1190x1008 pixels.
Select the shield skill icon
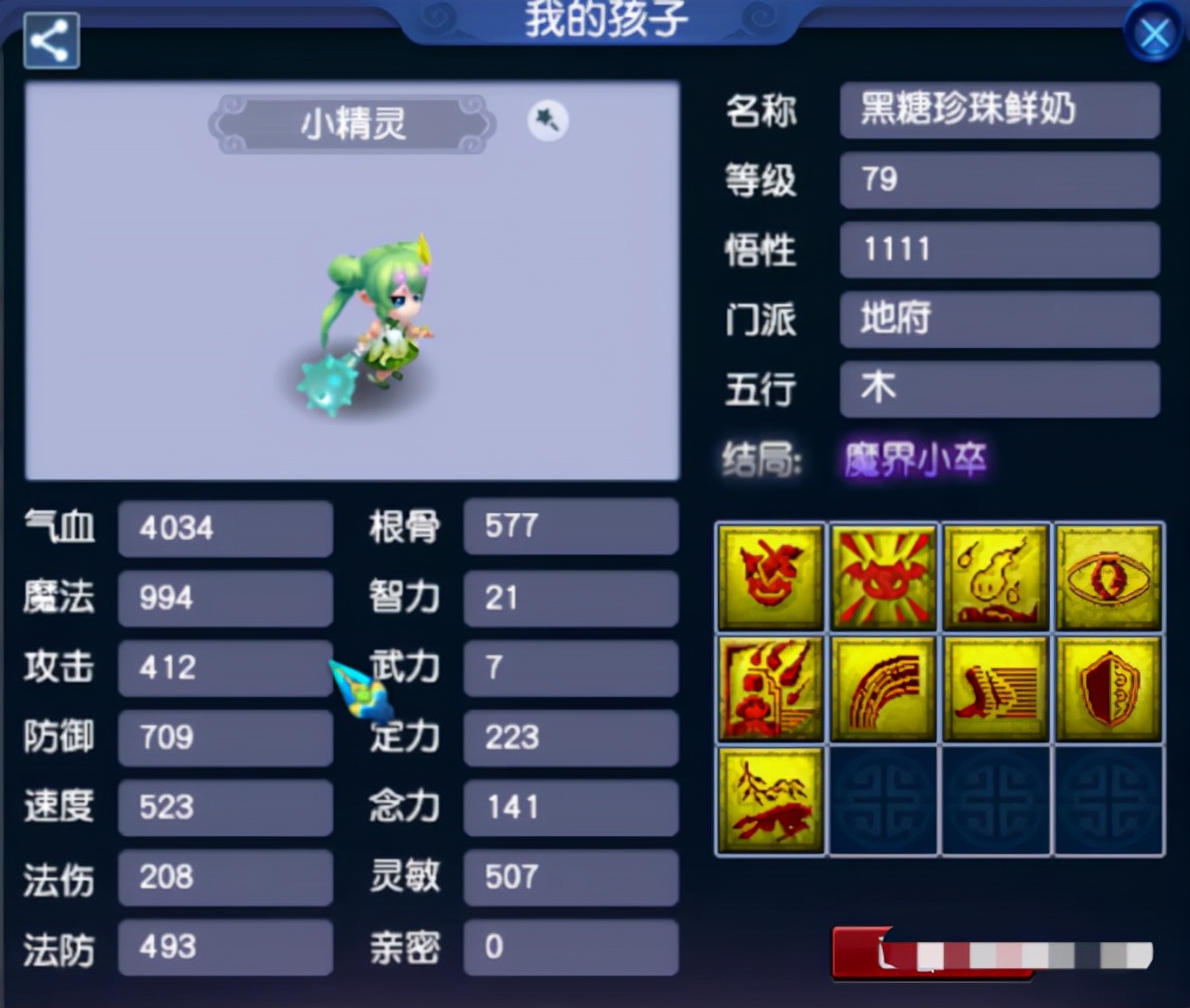tap(1109, 689)
